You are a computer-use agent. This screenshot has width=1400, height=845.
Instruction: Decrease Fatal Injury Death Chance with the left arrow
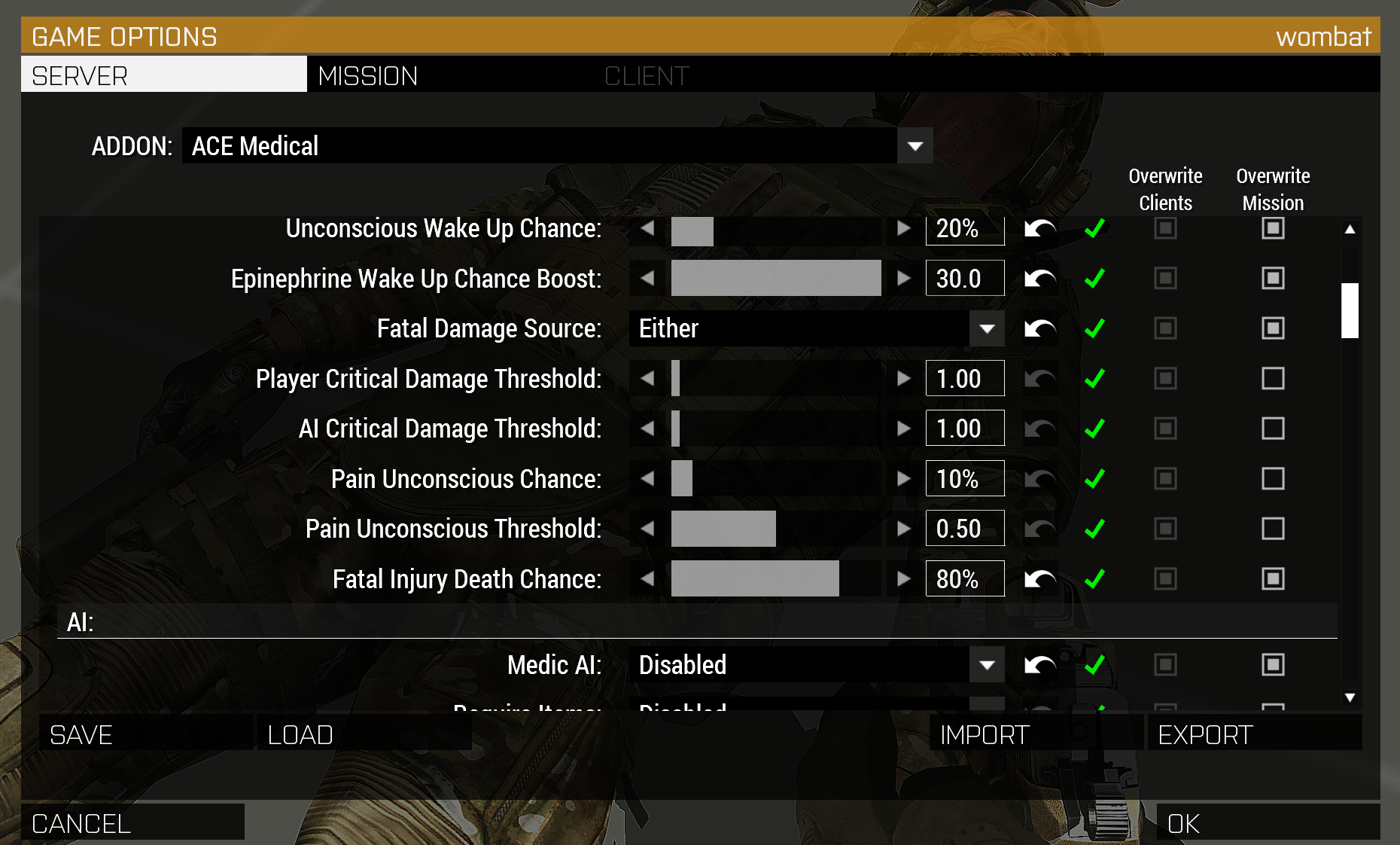pos(648,578)
